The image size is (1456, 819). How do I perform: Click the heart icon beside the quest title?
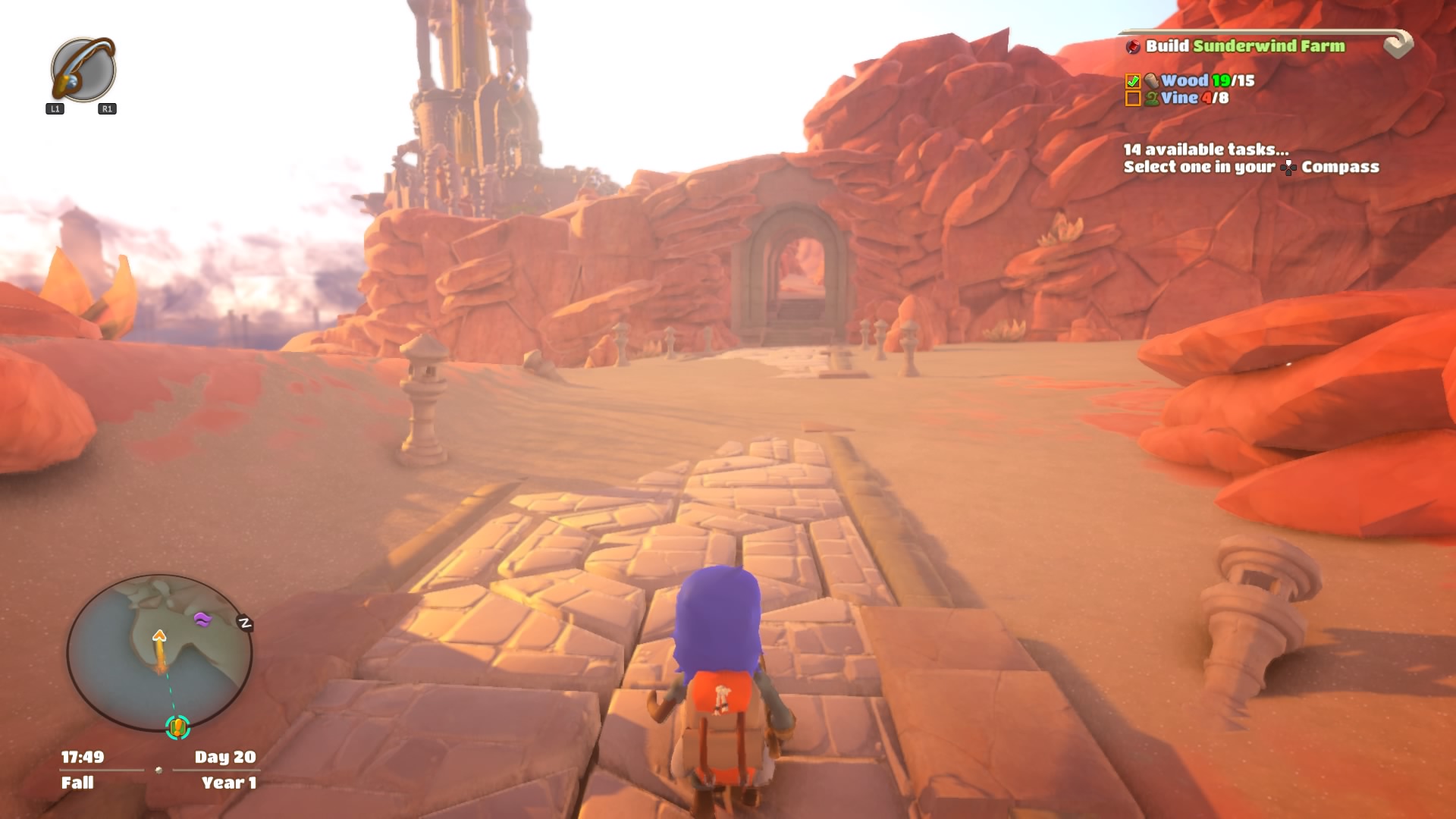click(x=1398, y=45)
